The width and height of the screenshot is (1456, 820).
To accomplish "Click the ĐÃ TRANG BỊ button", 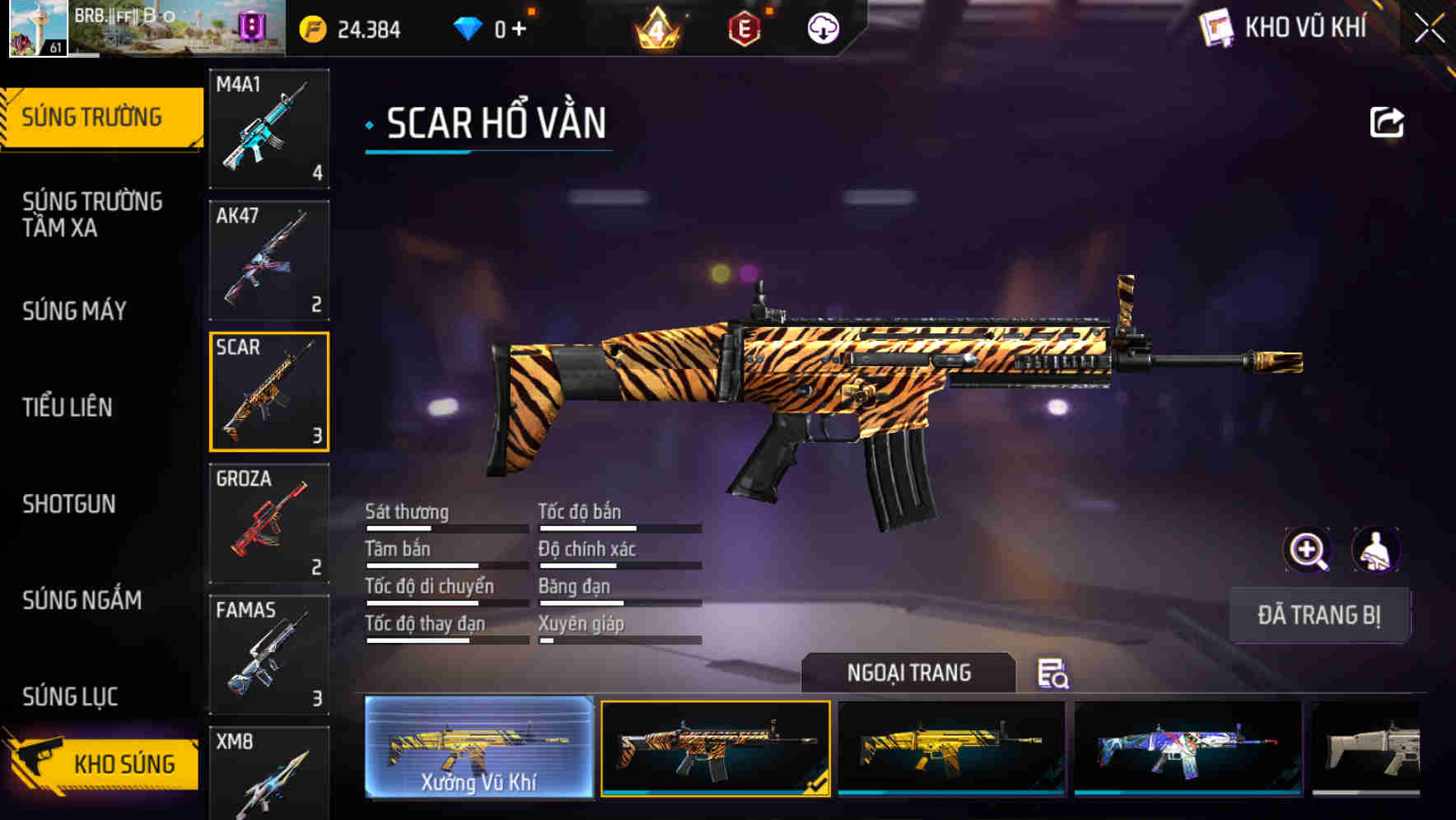I will pos(1320,614).
